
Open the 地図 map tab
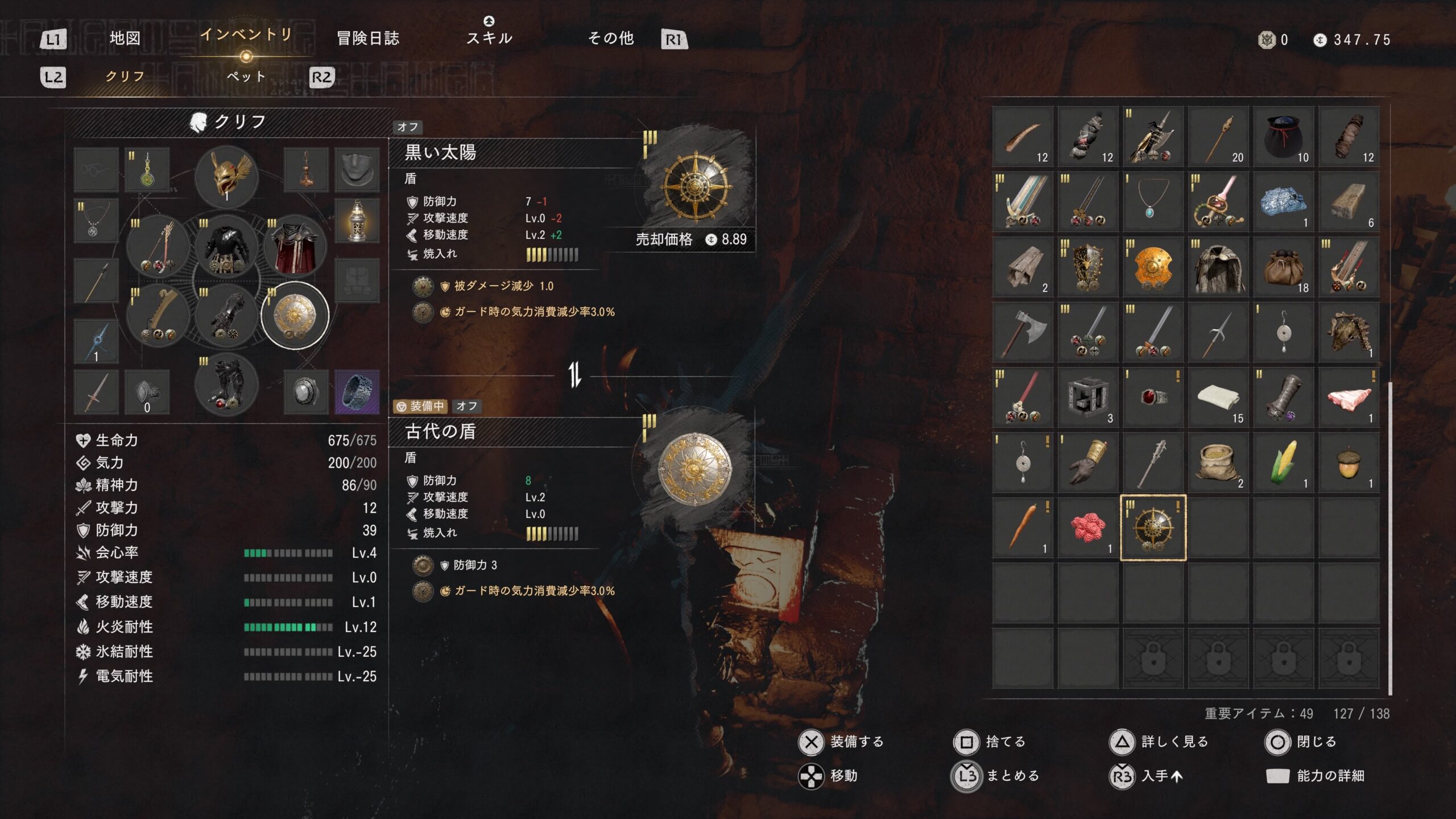point(125,39)
